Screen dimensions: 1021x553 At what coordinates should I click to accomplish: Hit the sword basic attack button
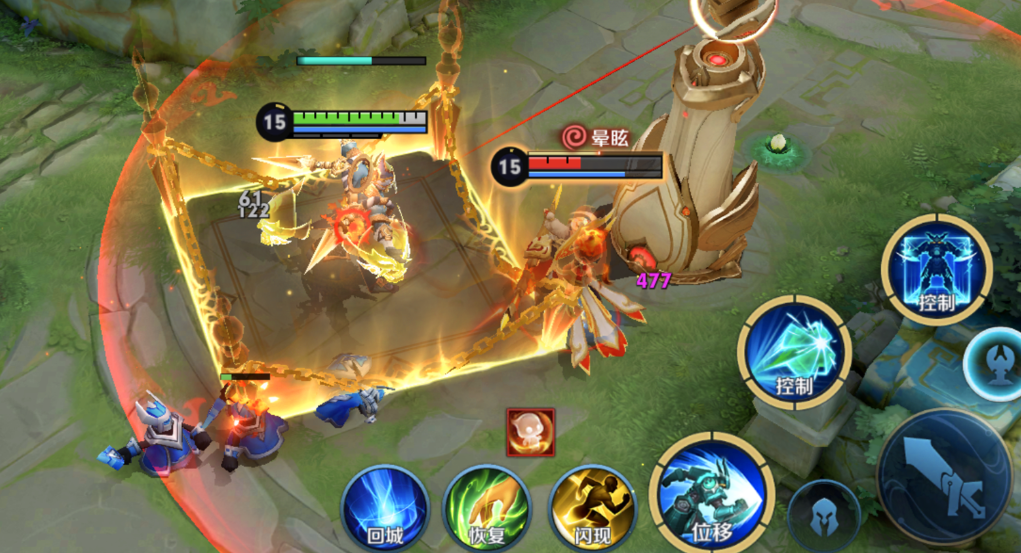tap(943, 474)
